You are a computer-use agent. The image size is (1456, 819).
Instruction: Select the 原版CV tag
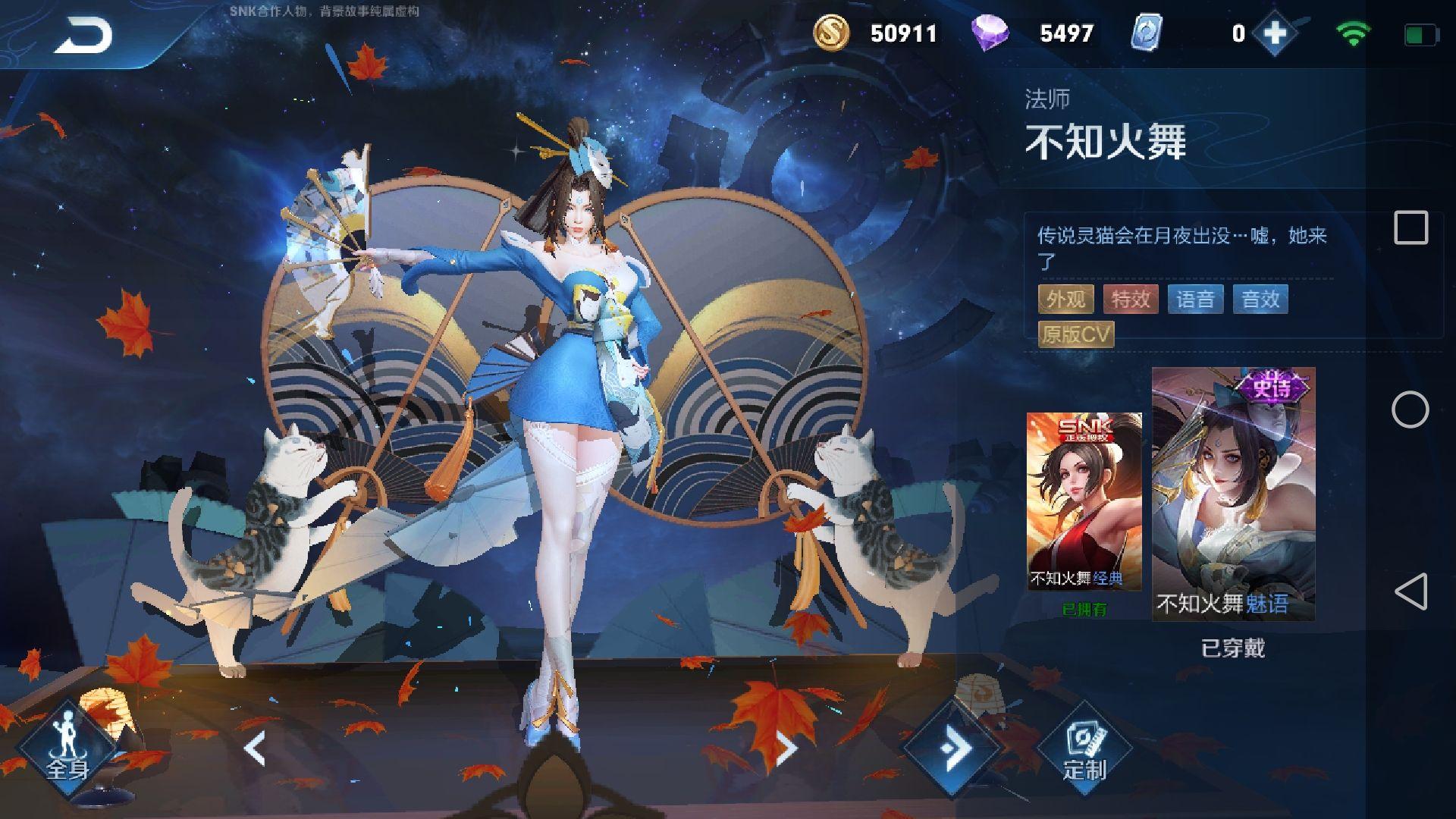point(1075,334)
